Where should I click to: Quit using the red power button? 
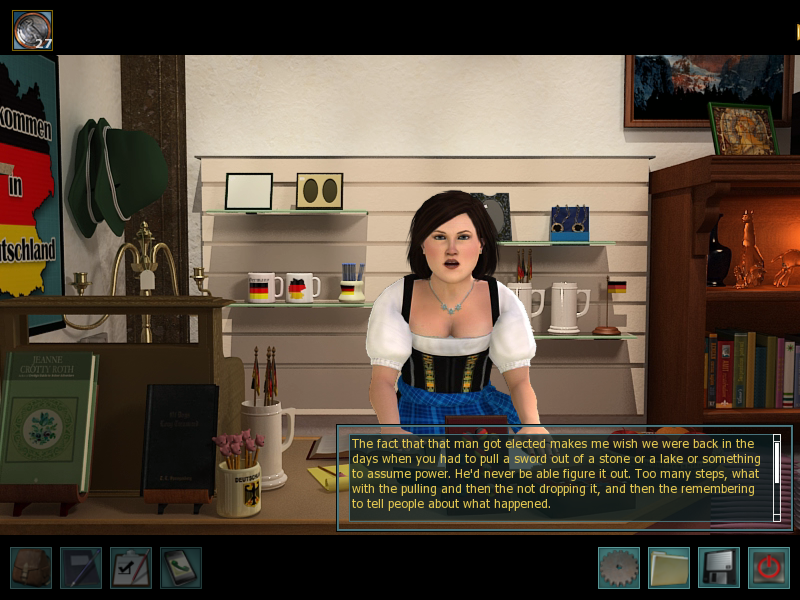click(x=768, y=568)
